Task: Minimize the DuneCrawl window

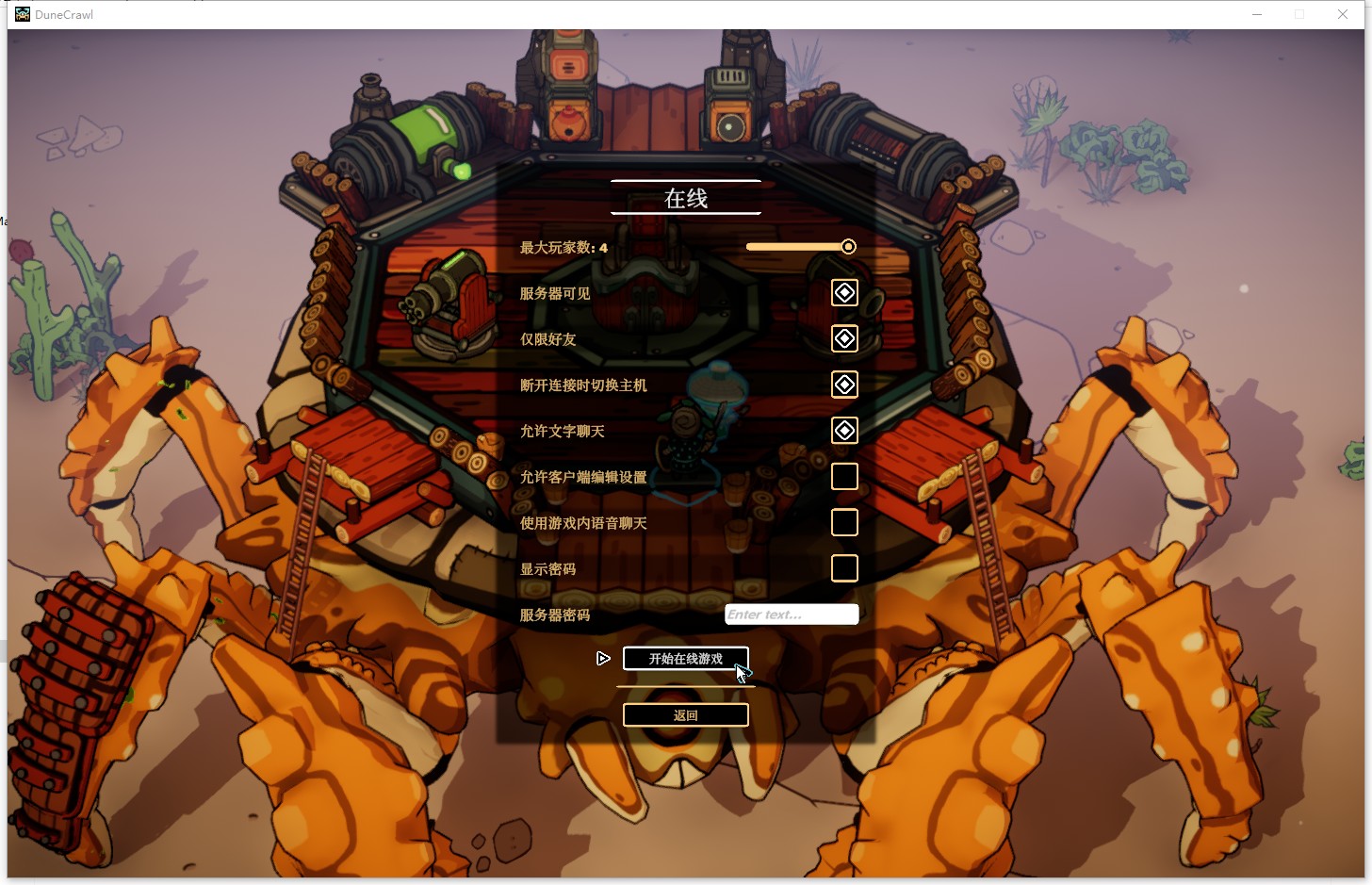Action: 1257,14
